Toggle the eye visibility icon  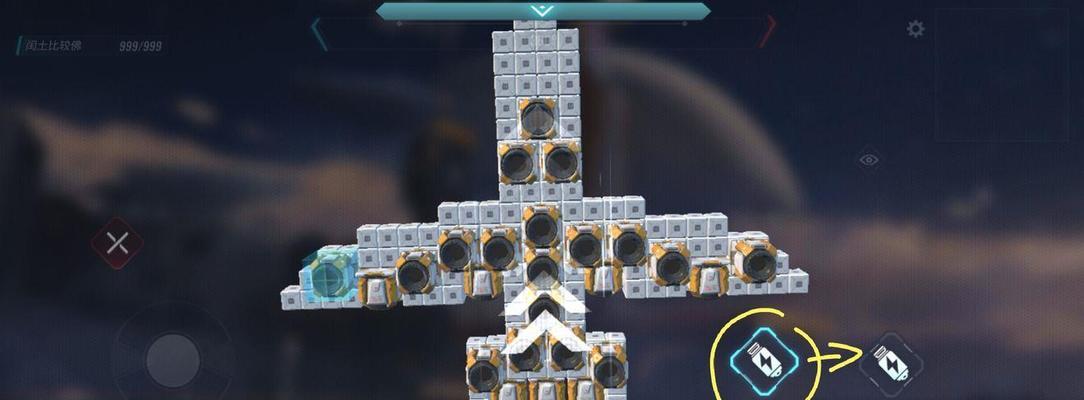pos(868,159)
